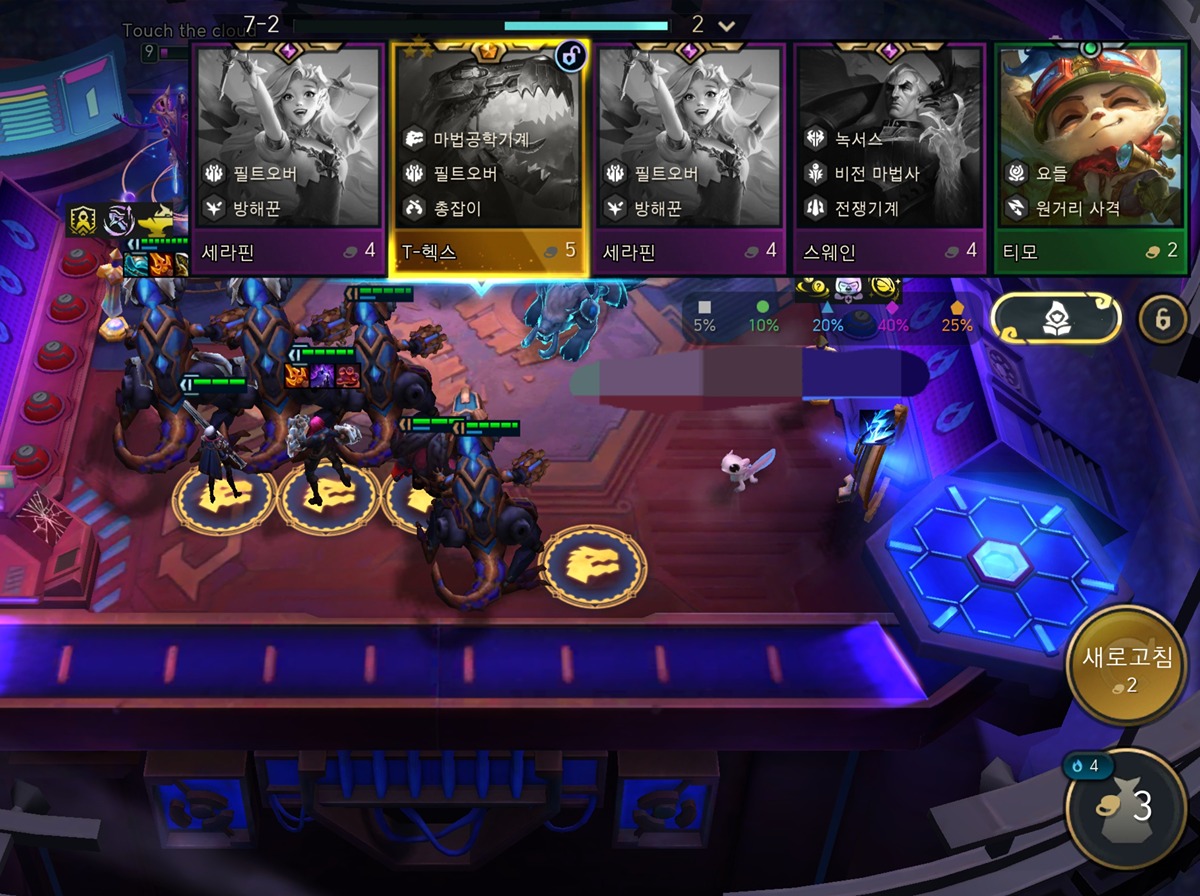The width and height of the screenshot is (1200, 896).
Task: Refresh the shop with 새로고침
Action: point(1125,667)
